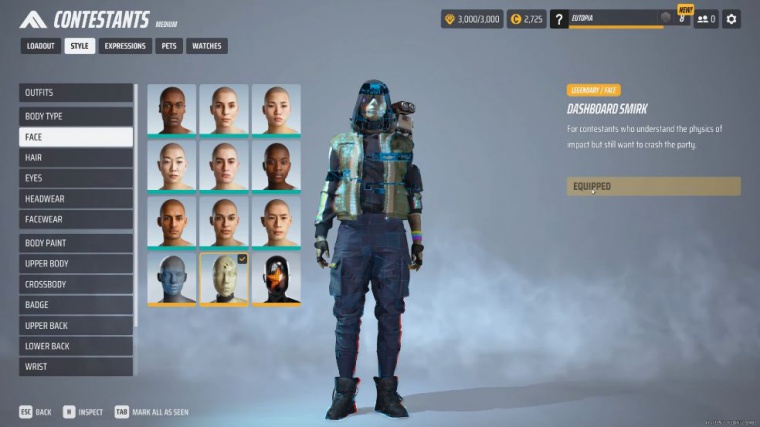The height and width of the screenshot is (427, 760).
Task: Open the Expressions tab
Action: (126, 46)
